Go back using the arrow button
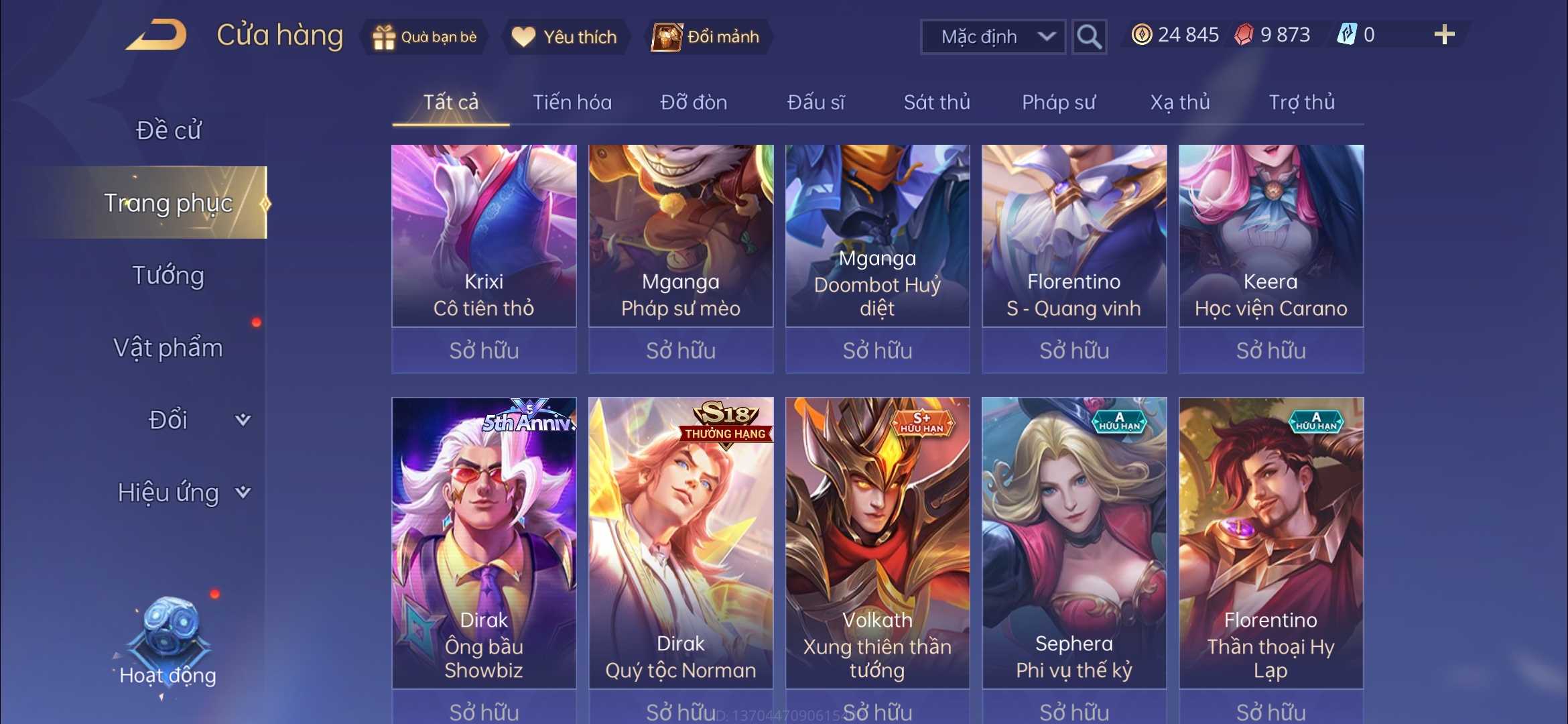Image resolution: width=1568 pixels, height=724 pixels. point(156,35)
